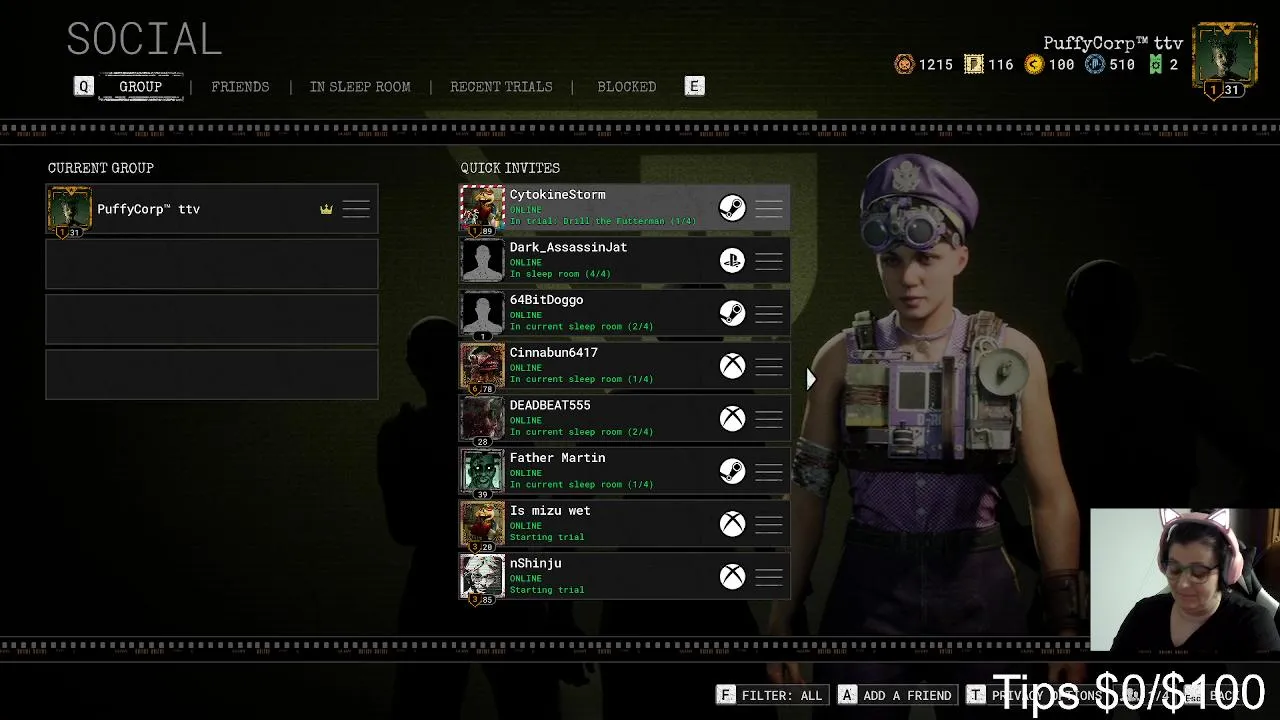Open the In Sleep Room tab

[x=359, y=87]
